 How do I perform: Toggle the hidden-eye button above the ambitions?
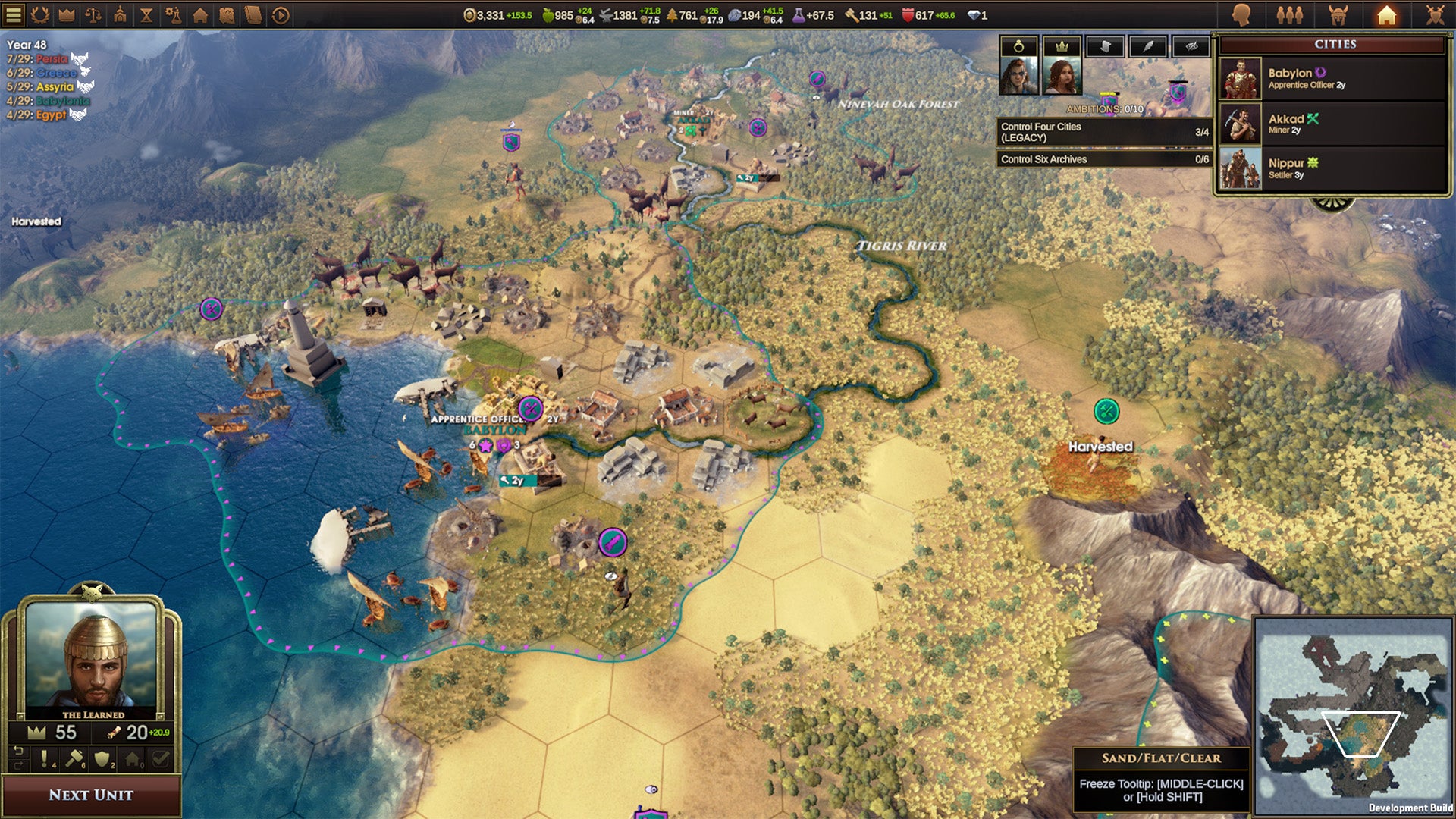coord(1192,46)
